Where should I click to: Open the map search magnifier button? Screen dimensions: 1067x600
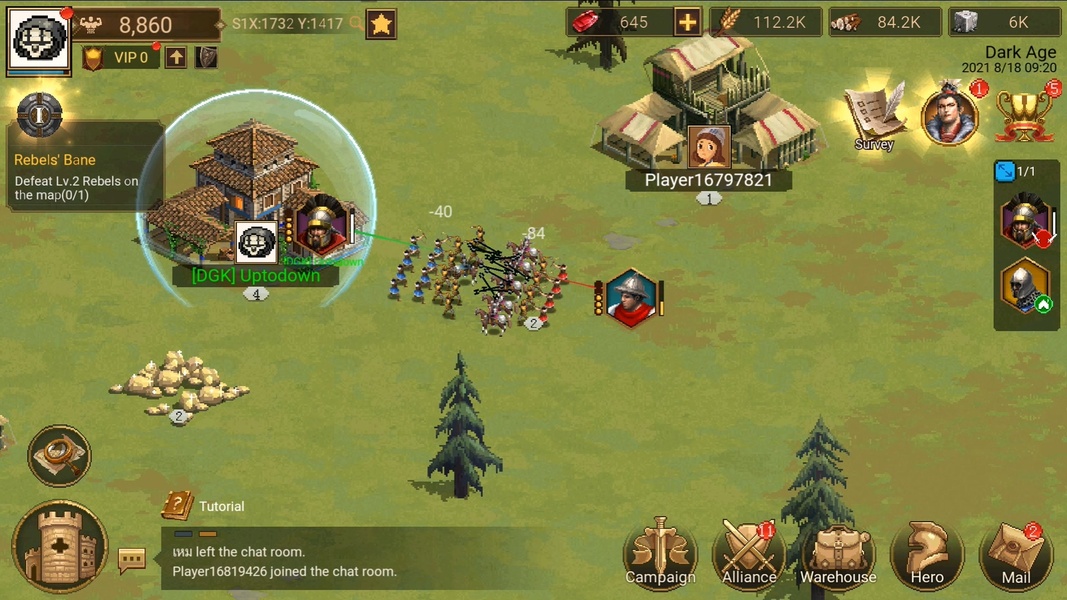60,456
